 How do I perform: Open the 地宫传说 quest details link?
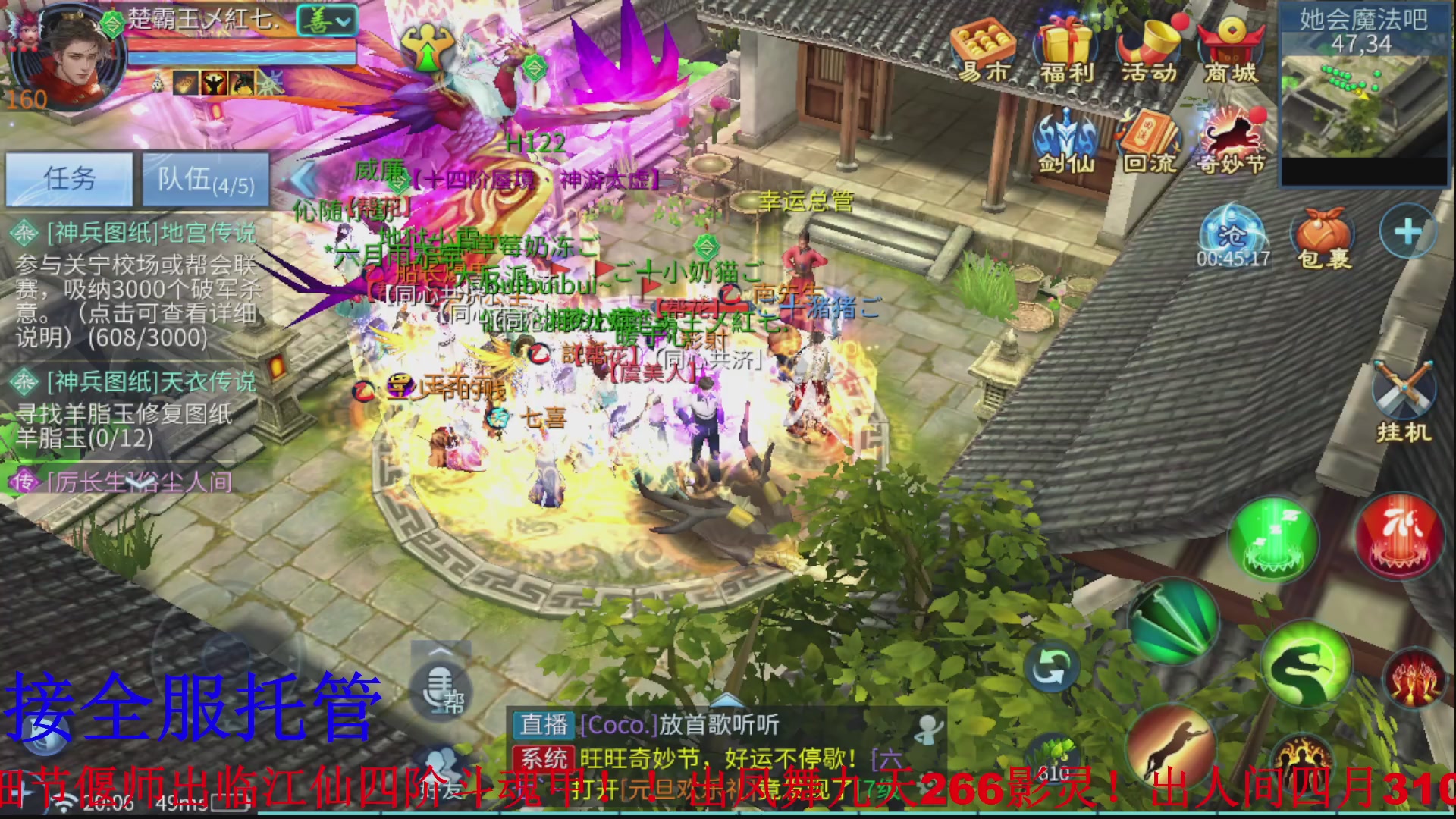[x=152, y=234]
